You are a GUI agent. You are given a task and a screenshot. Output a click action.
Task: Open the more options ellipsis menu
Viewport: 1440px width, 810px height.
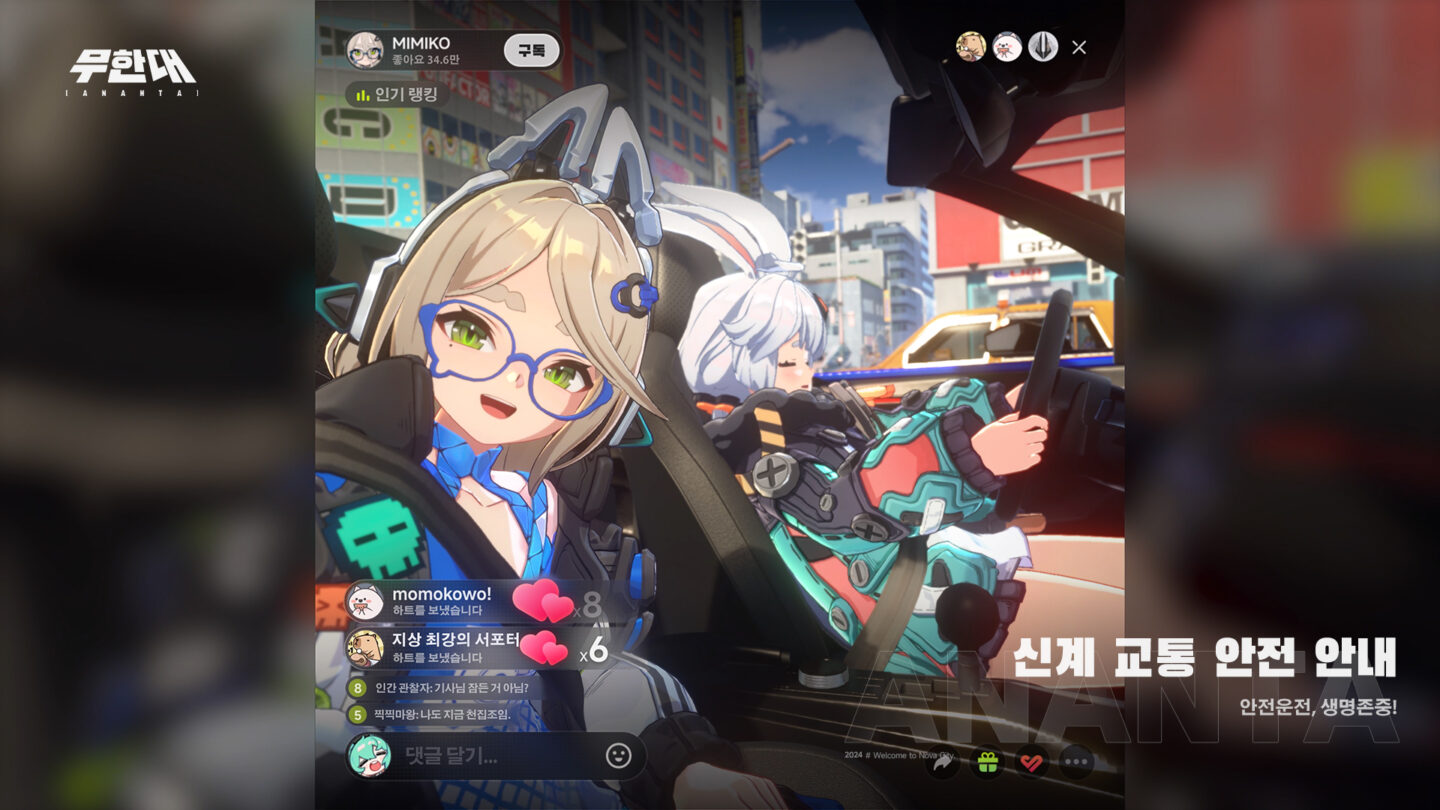tap(1076, 761)
